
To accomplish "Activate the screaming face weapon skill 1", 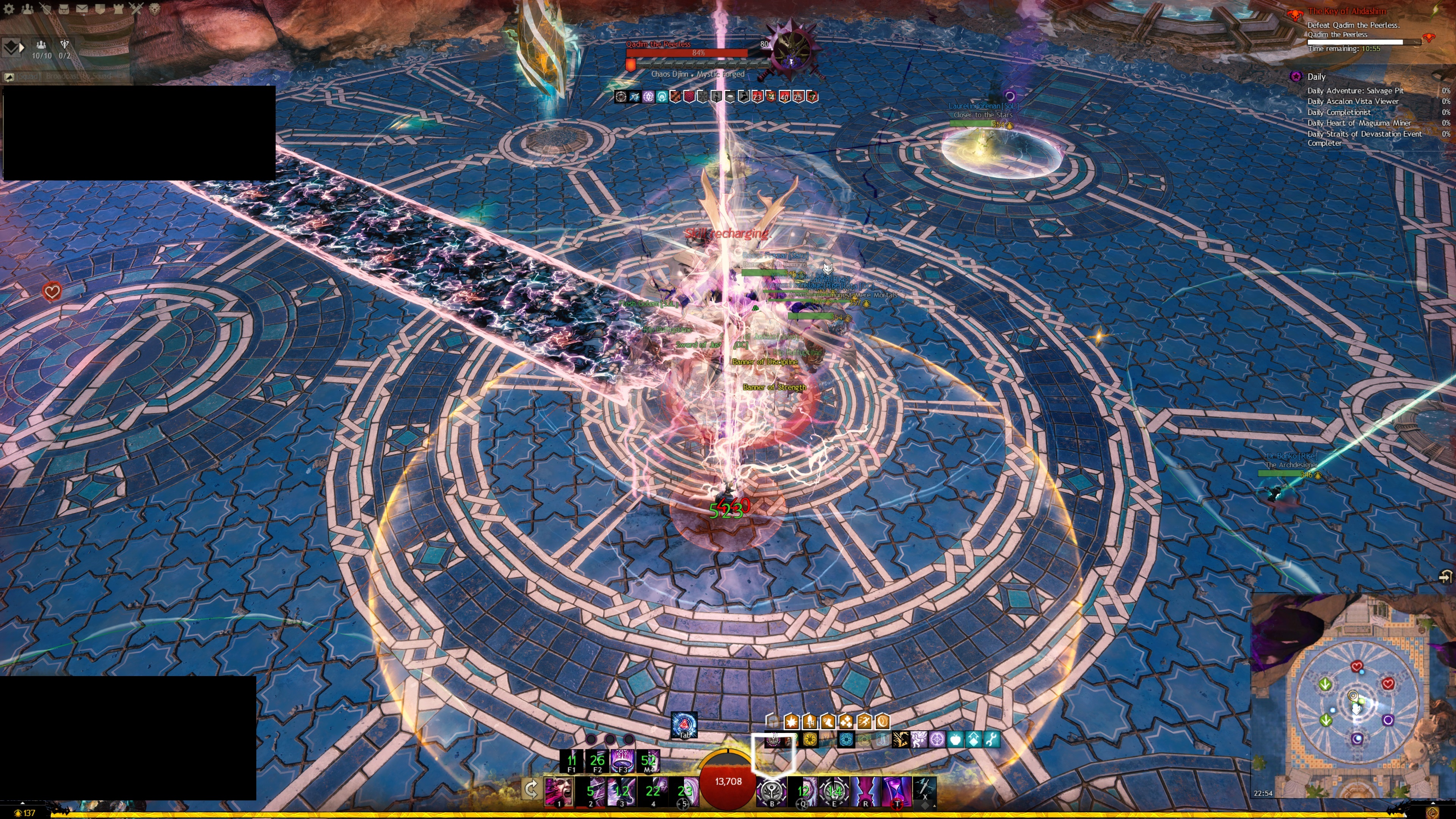I will pos(559,791).
